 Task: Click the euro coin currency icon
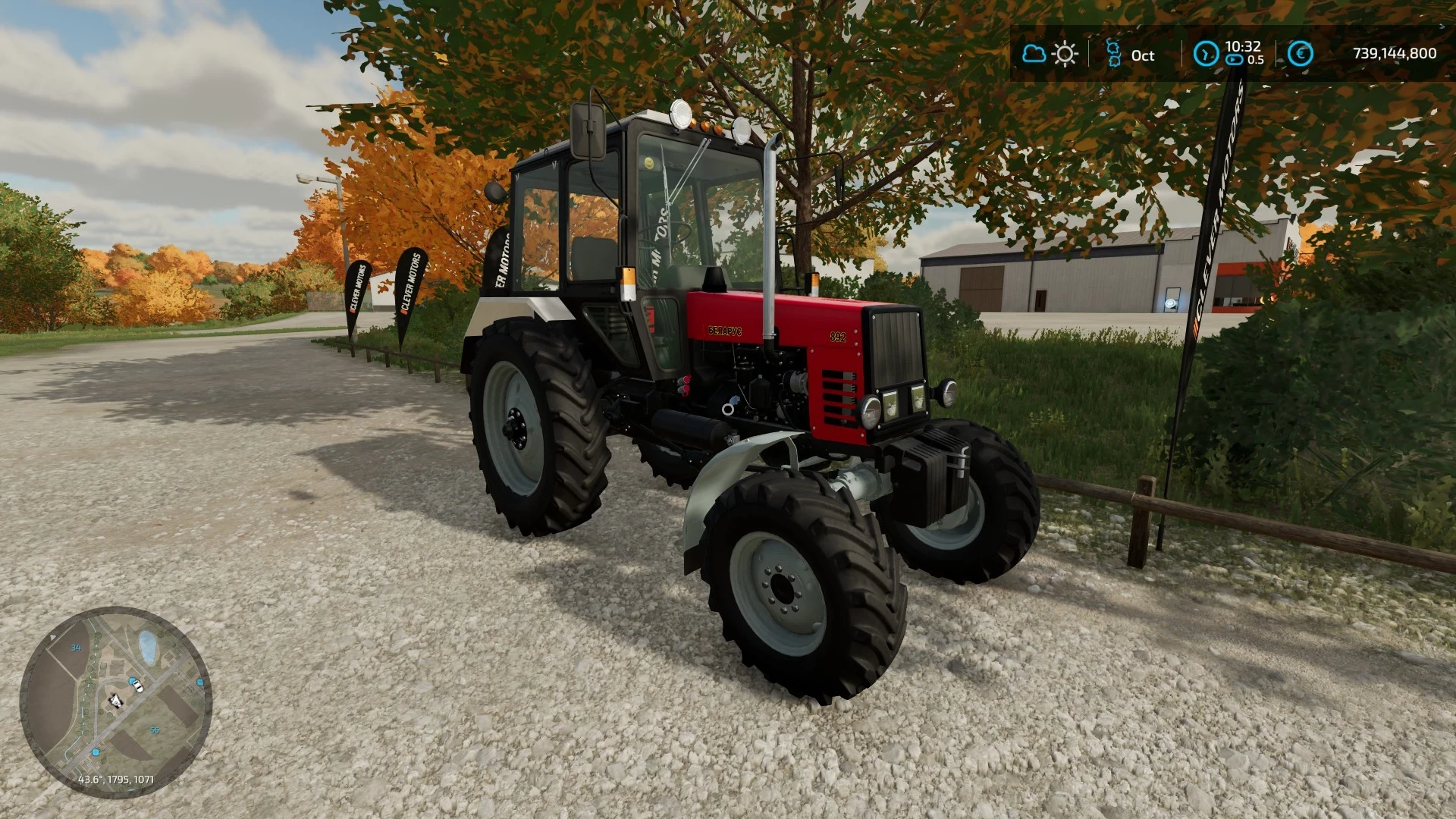(1302, 55)
